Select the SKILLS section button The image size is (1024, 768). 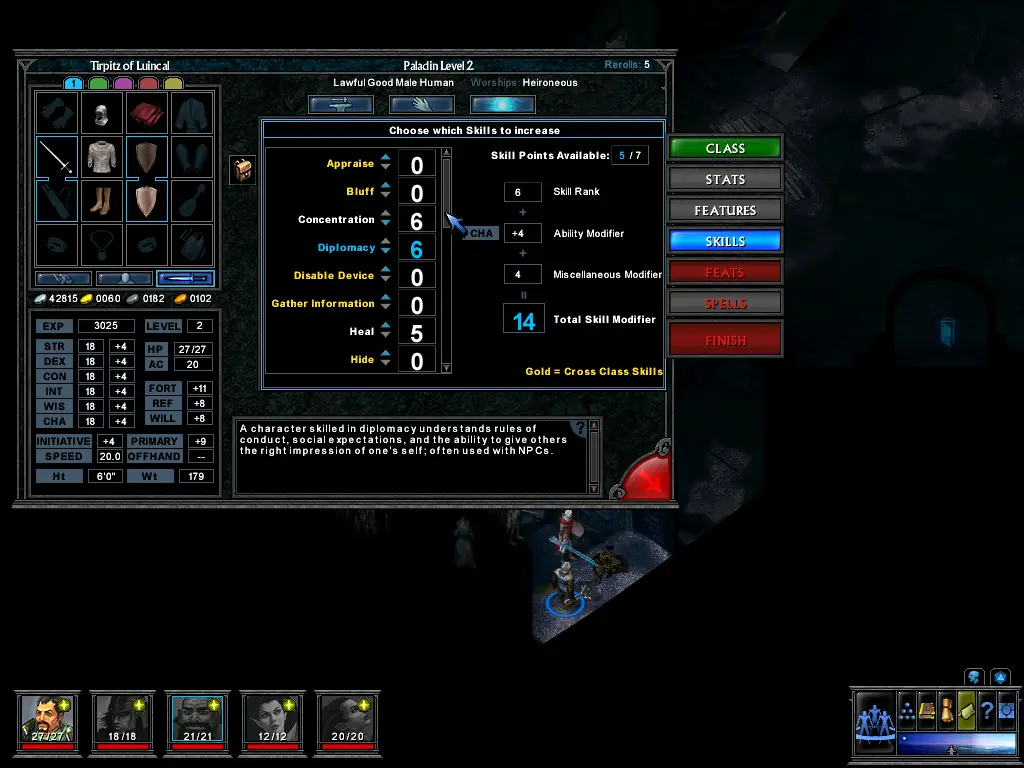click(725, 241)
